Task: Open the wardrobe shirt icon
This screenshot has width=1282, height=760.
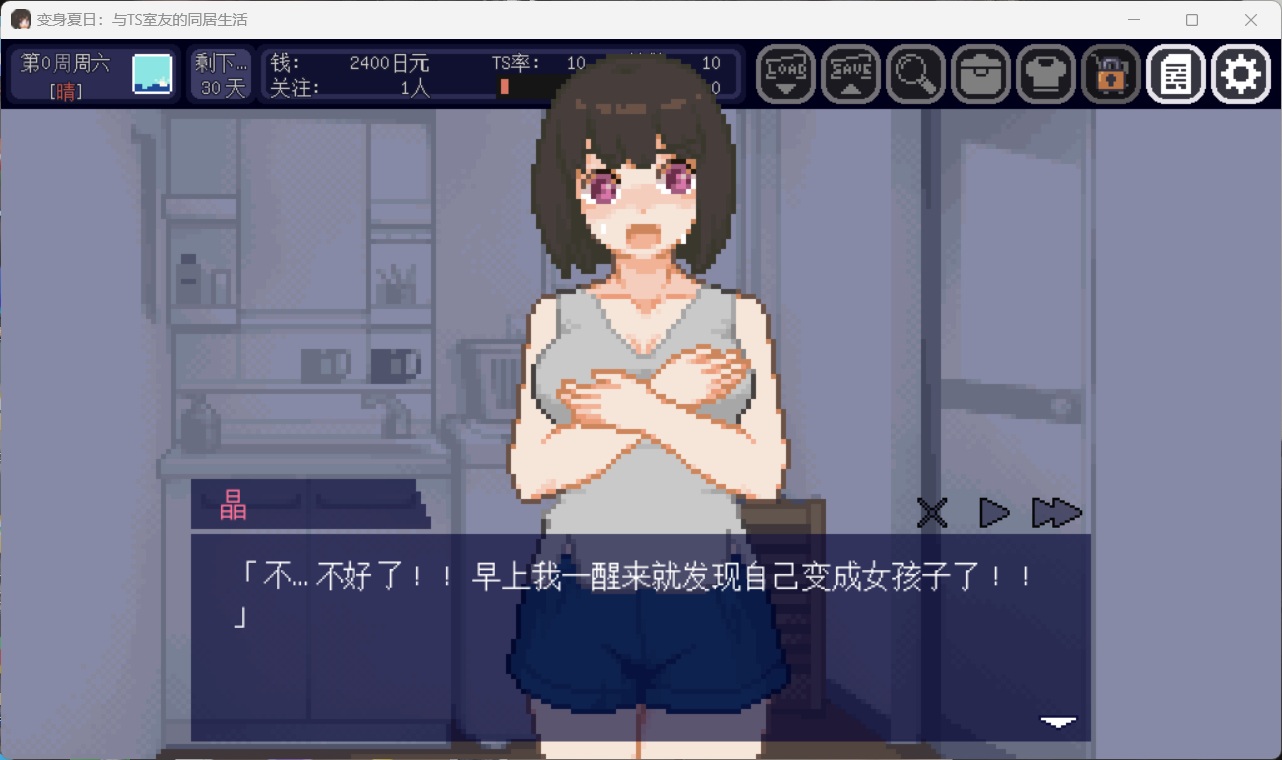Action: pos(1046,74)
